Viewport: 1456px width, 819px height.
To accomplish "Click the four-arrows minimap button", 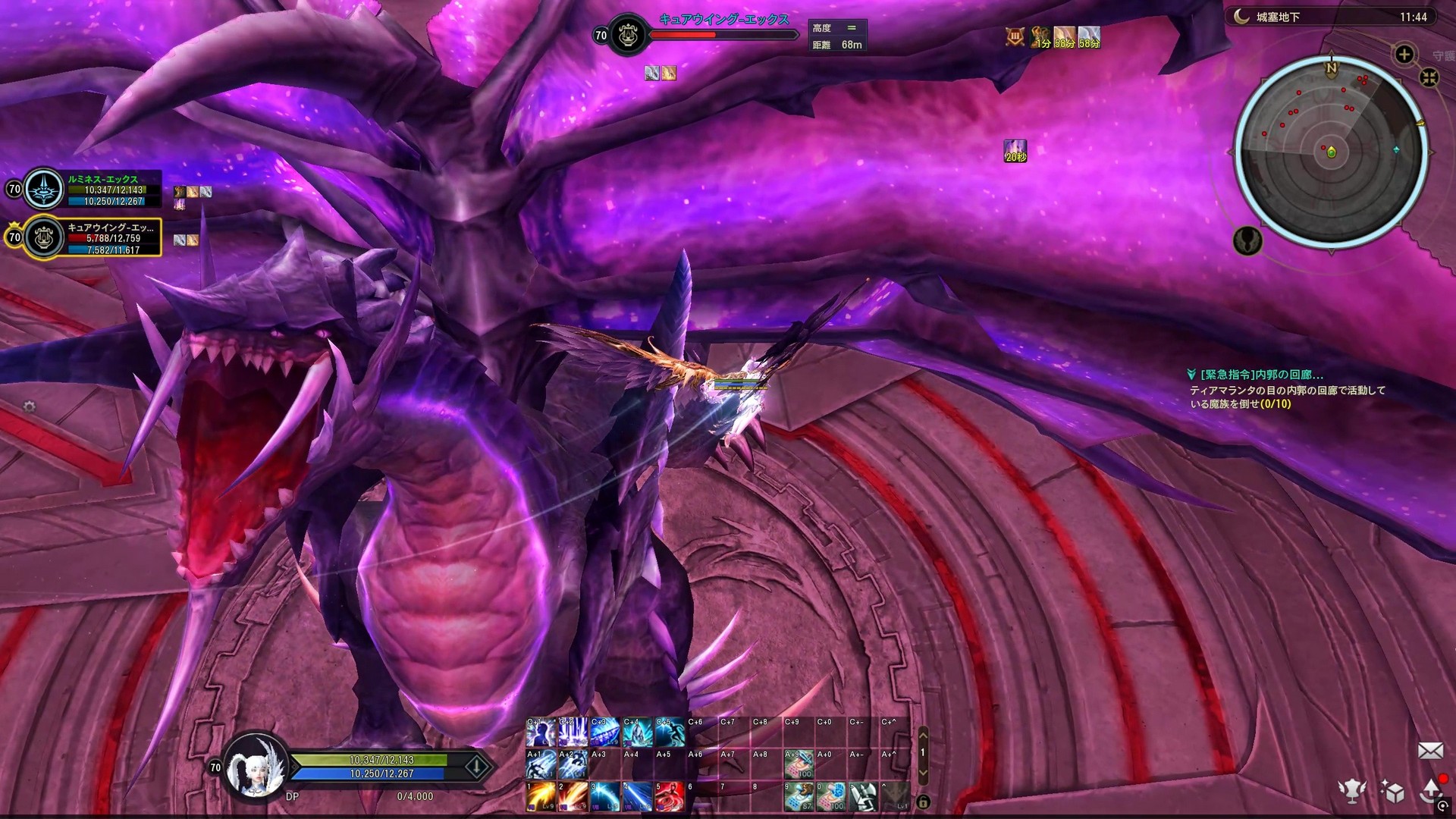I will point(1429,77).
